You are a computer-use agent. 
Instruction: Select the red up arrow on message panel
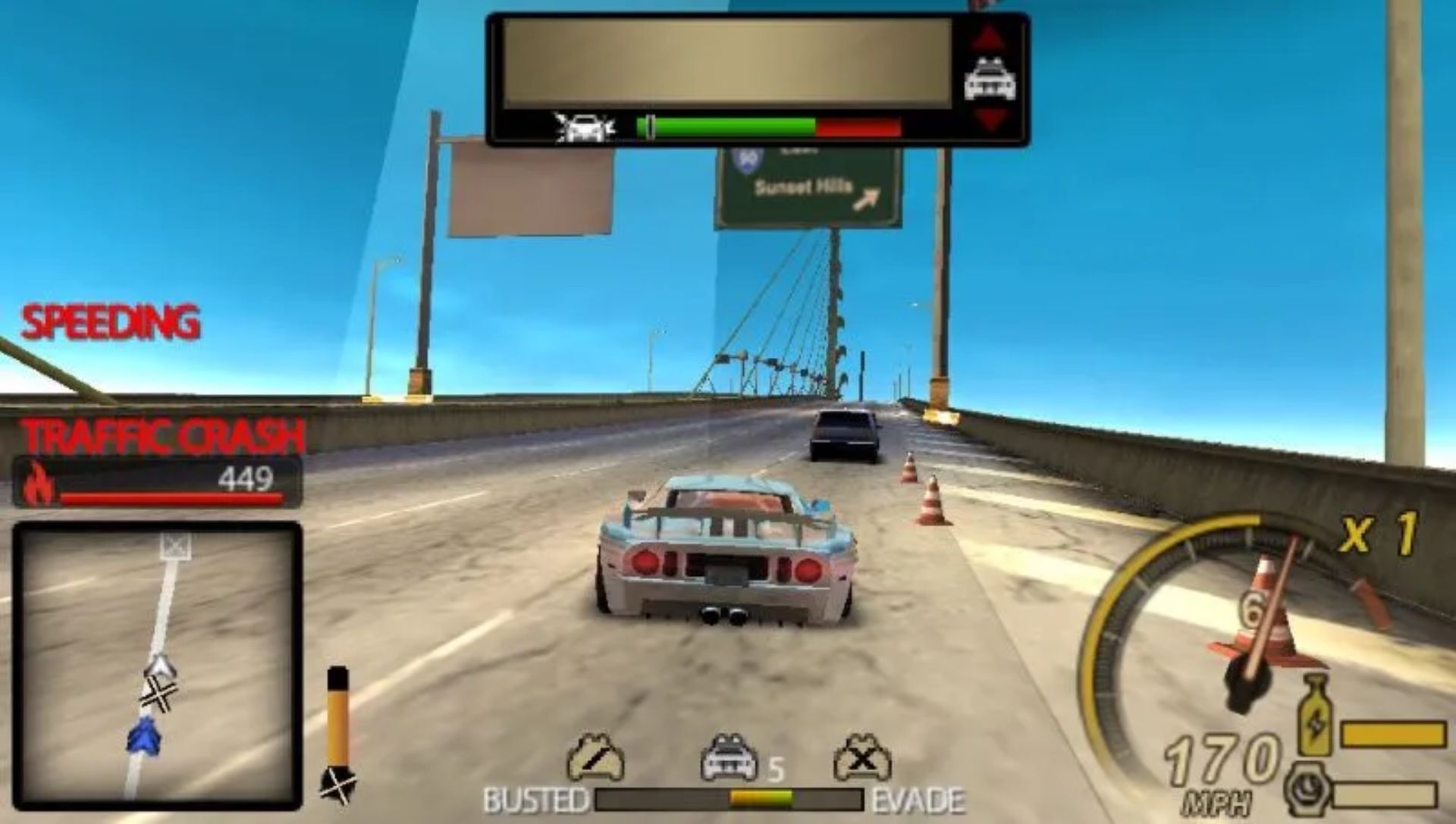coord(989,38)
